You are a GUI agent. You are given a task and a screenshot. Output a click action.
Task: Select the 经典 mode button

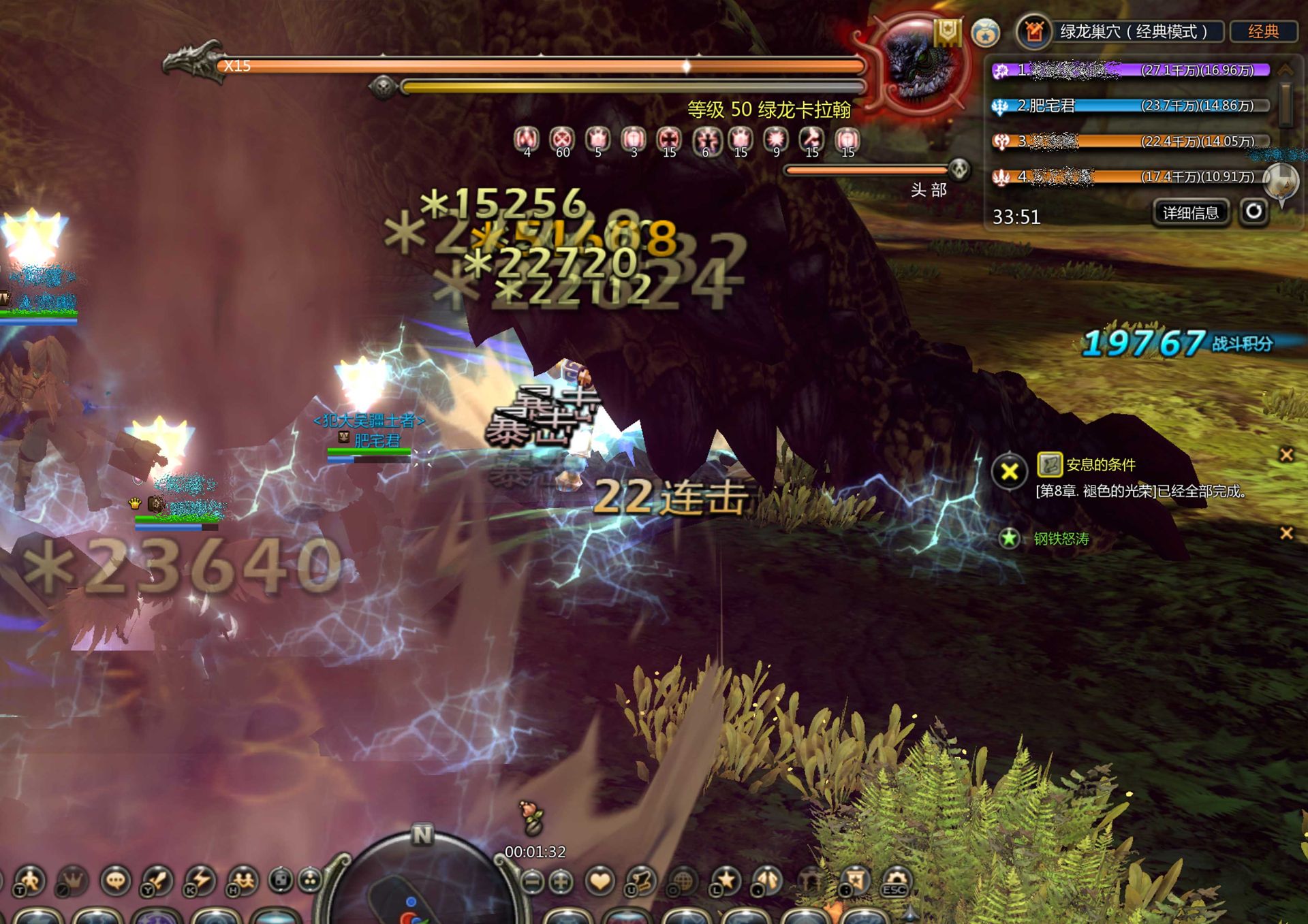pyautogui.click(x=1262, y=31)
